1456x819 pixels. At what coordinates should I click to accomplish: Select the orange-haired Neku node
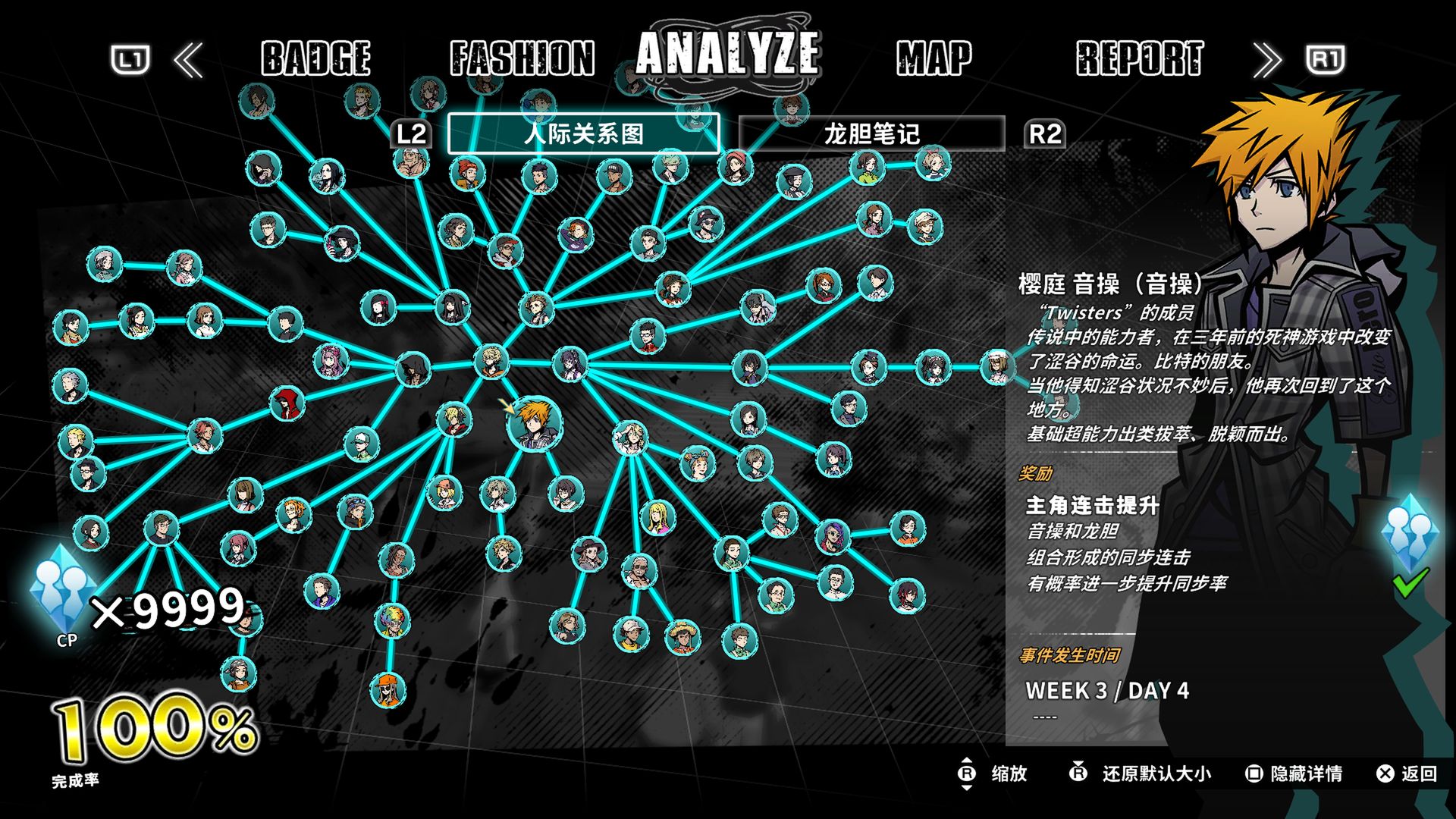click(x=534, y=423)
